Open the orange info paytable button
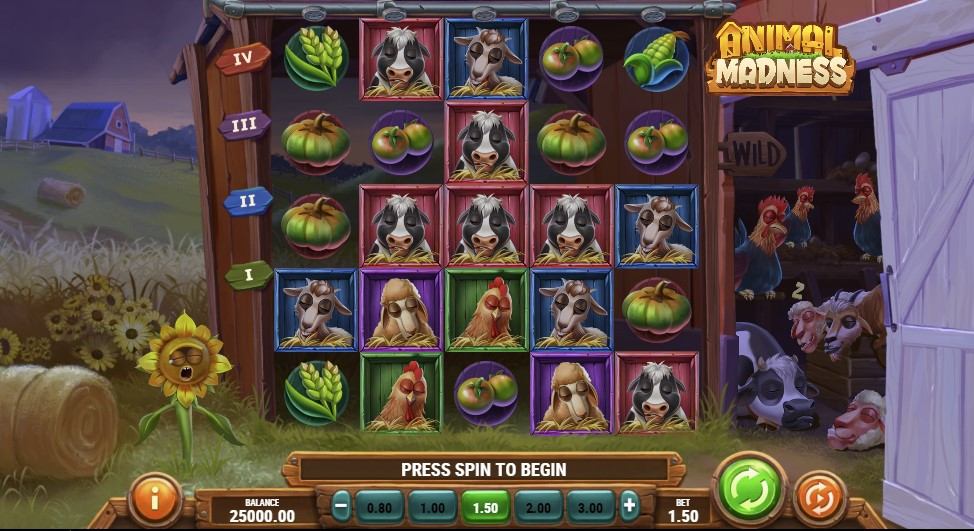The image size is (974, 531). [x=156, y=498]
